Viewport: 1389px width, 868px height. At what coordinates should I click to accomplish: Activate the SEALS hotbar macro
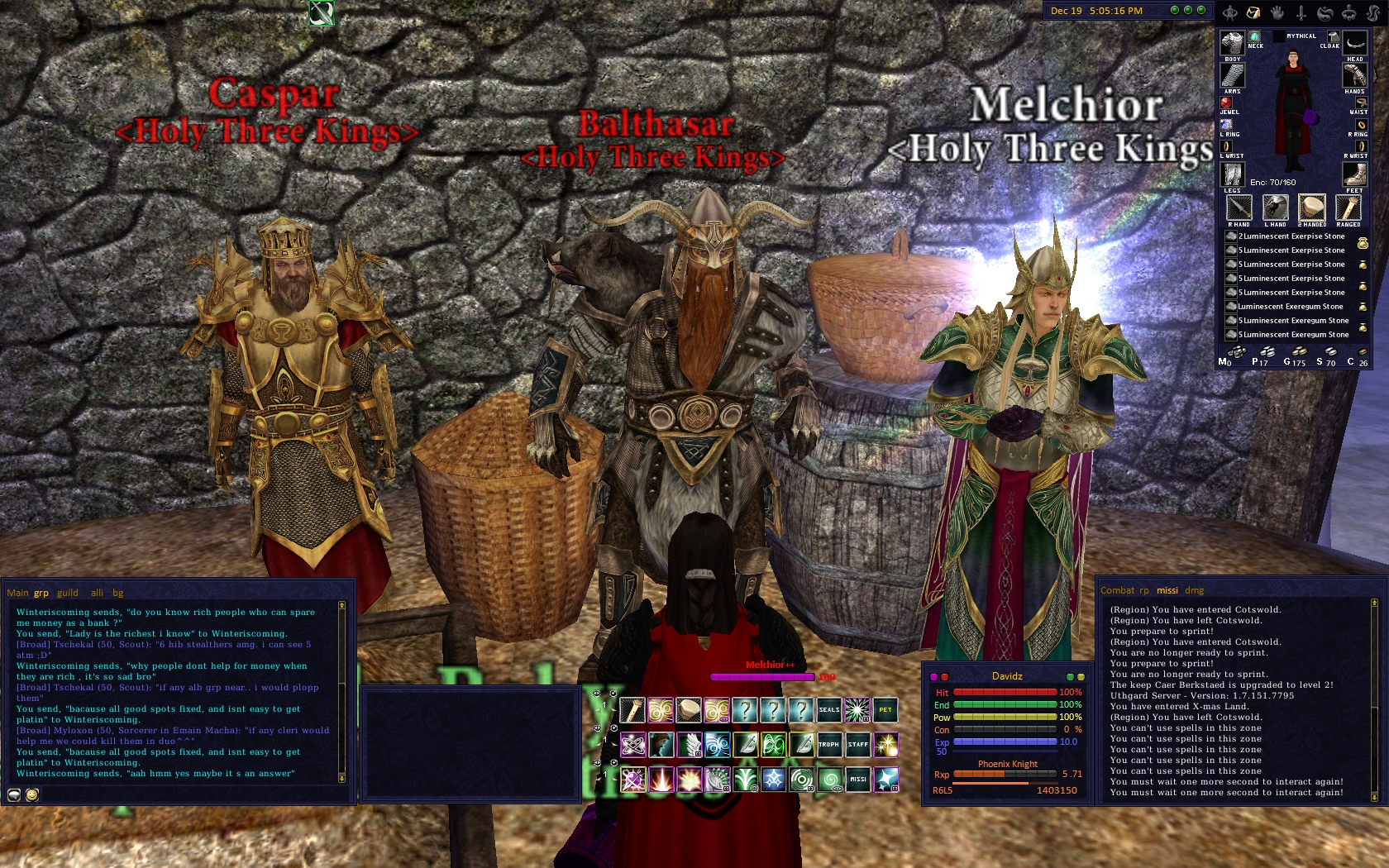[x=828, y=710]
